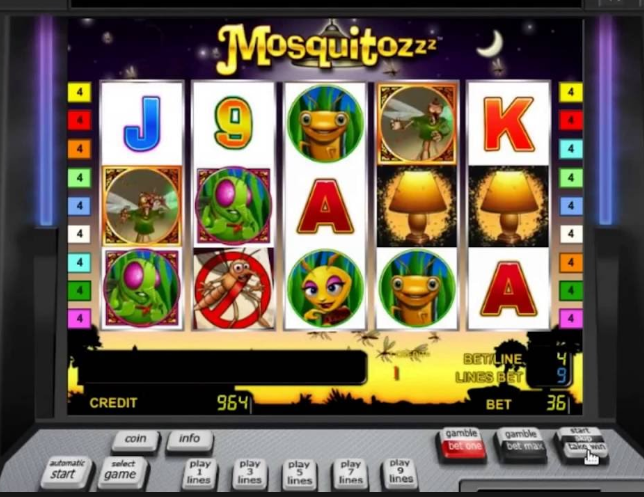Select play 7 lines
Viewport: 644px width, 497px height.
(350, 473)
